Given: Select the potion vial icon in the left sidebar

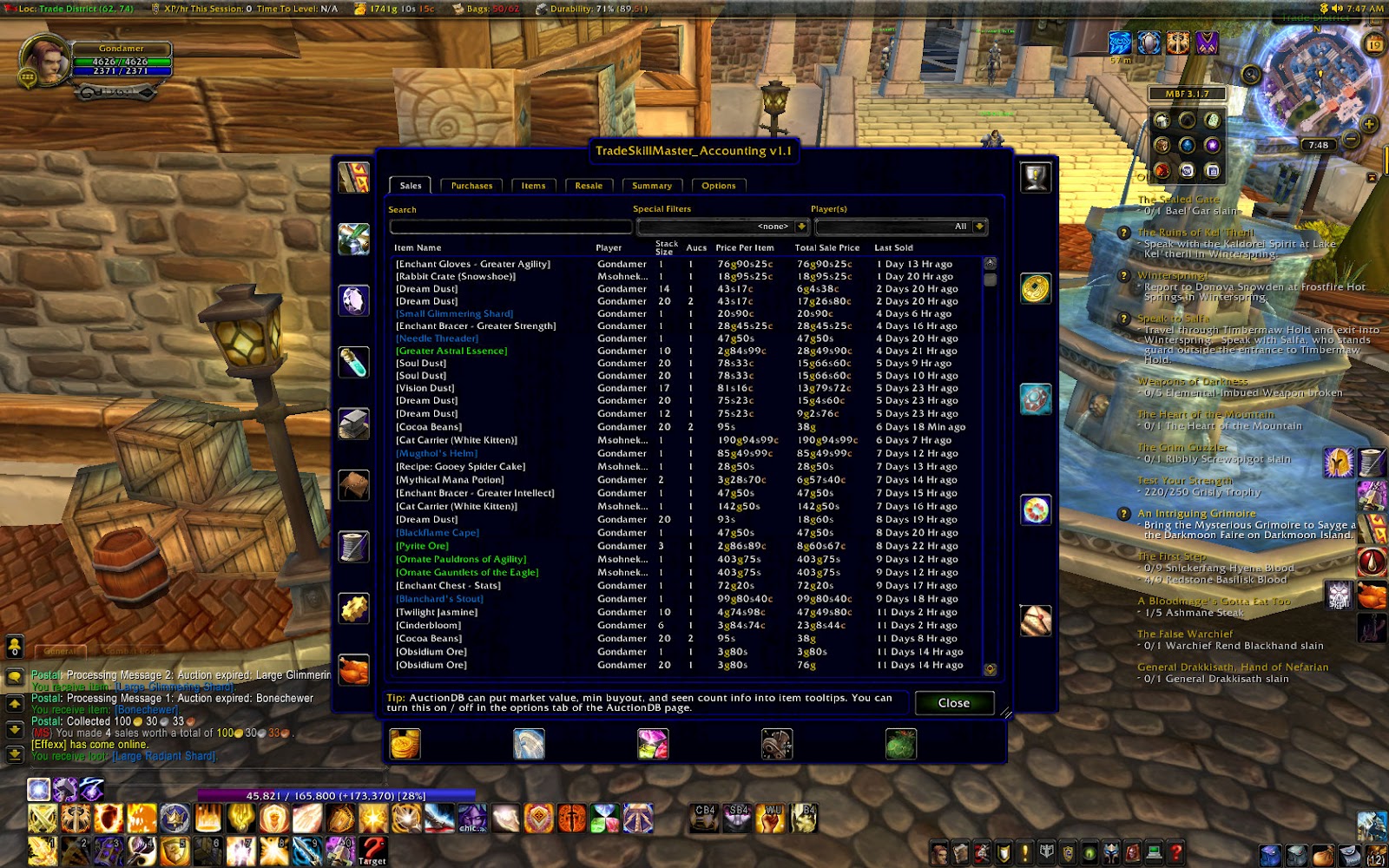Looking at the screenshot, I should point(353,363).
